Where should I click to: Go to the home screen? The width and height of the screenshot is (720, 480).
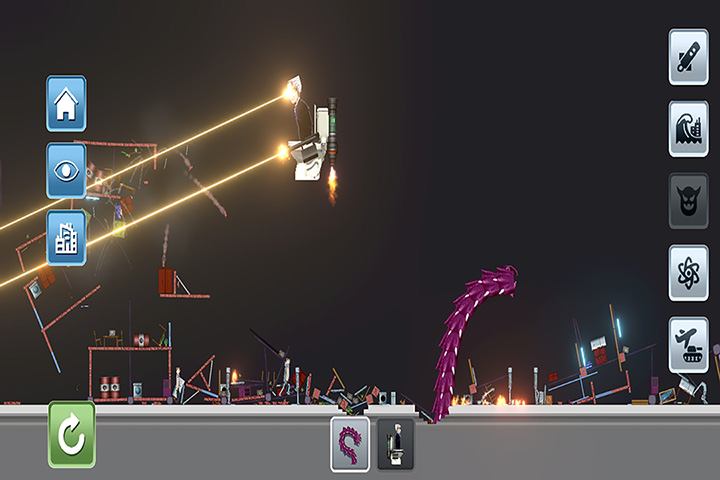pos(66,103)
